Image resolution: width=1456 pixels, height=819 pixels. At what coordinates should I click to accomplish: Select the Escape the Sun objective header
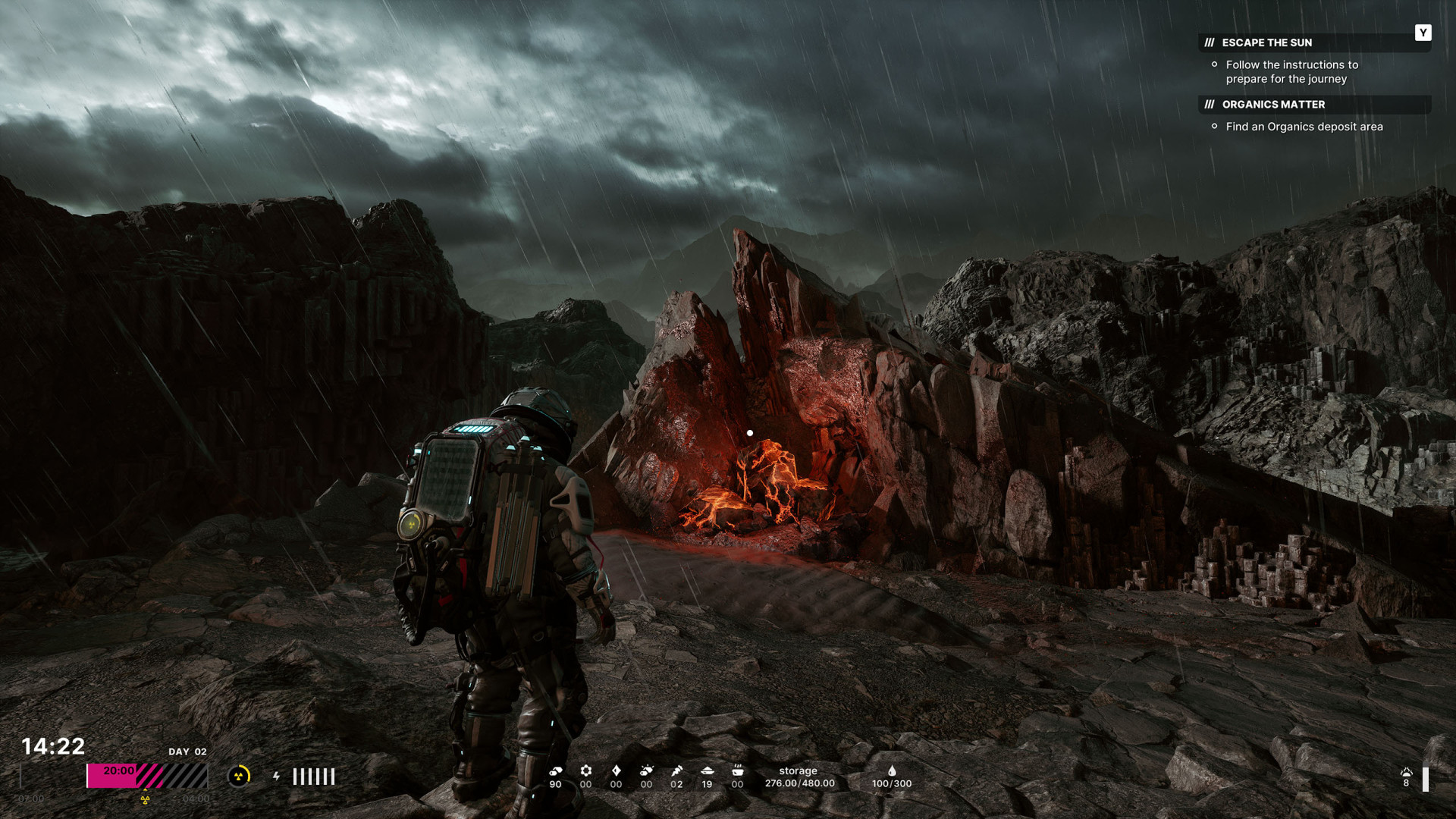pos(1266,42)
